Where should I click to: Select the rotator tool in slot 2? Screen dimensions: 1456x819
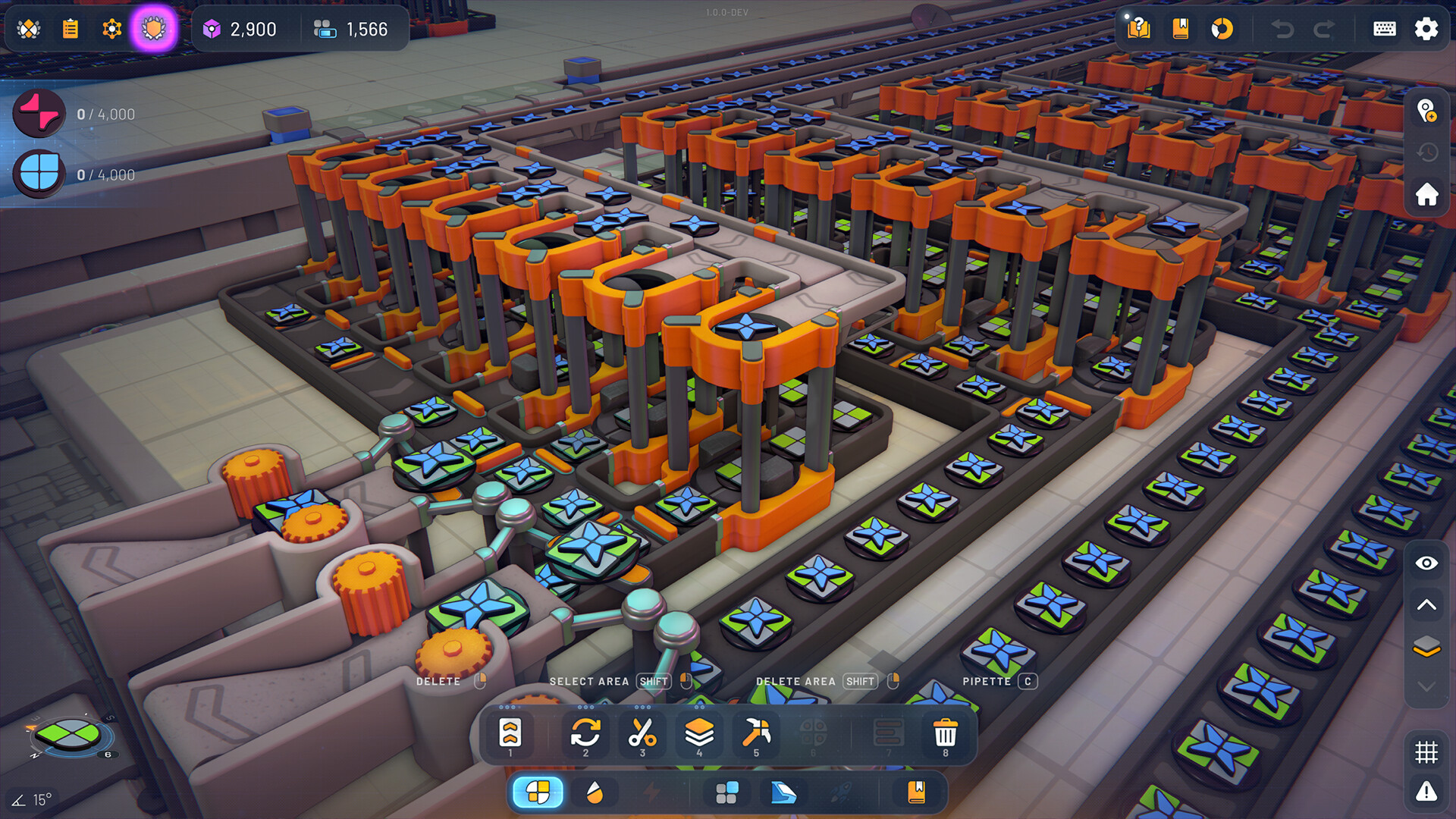[x=585, y=733]
